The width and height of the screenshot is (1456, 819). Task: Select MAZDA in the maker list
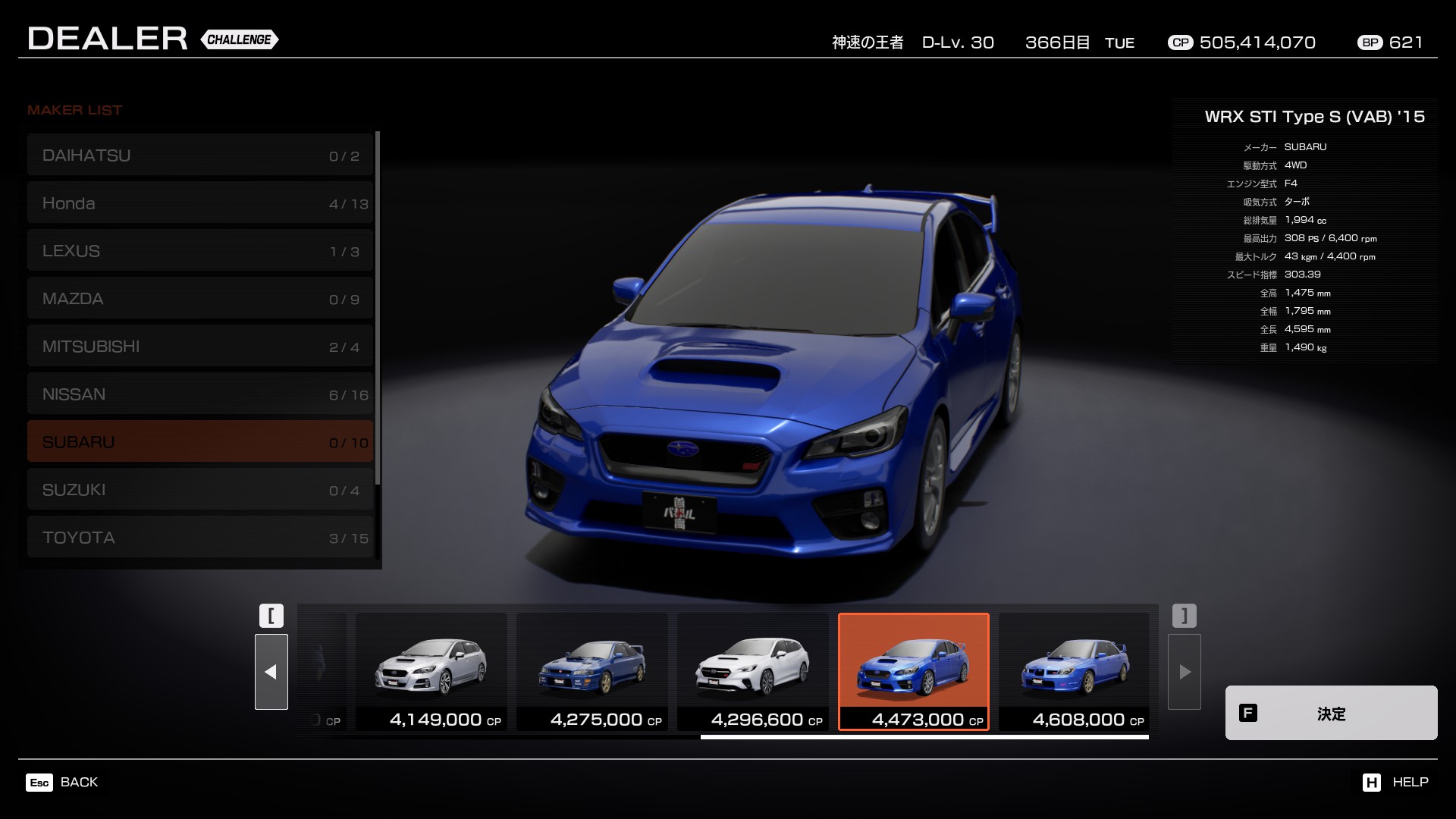pos(200,299)
